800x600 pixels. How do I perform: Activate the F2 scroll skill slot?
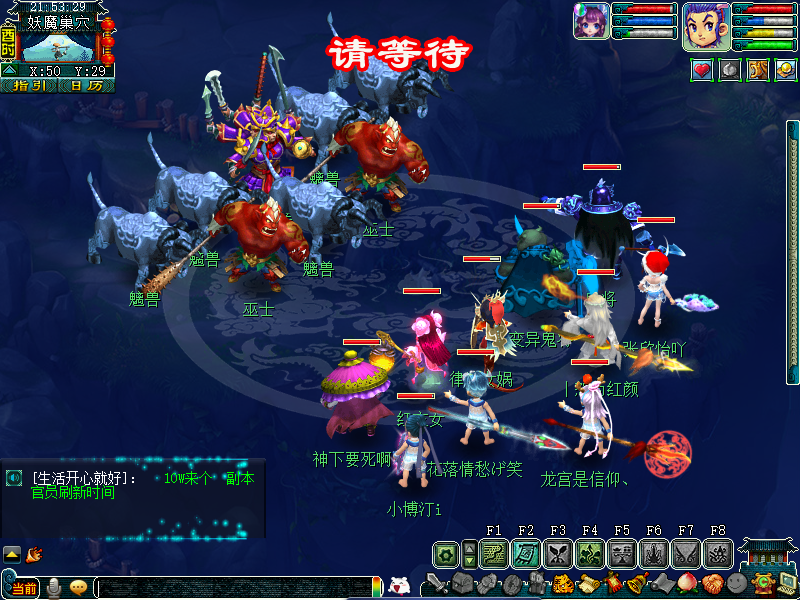tap(526, 553)
